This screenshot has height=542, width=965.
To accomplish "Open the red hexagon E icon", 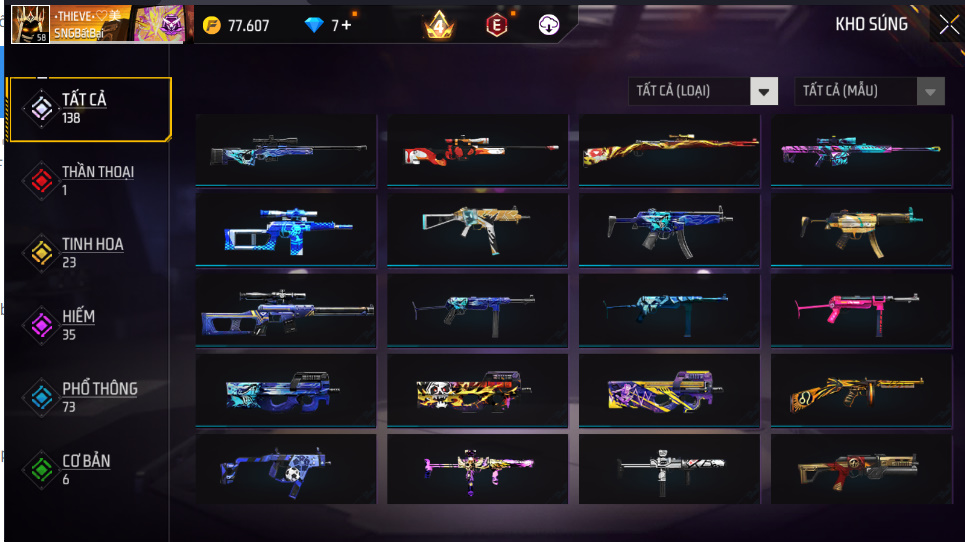I will [x=495, y=25].
